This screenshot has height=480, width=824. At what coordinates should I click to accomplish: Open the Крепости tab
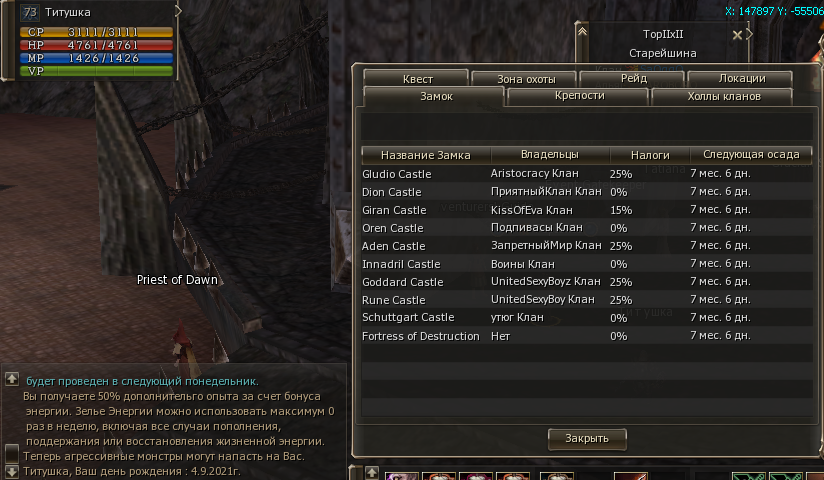[x=578, y=96]
